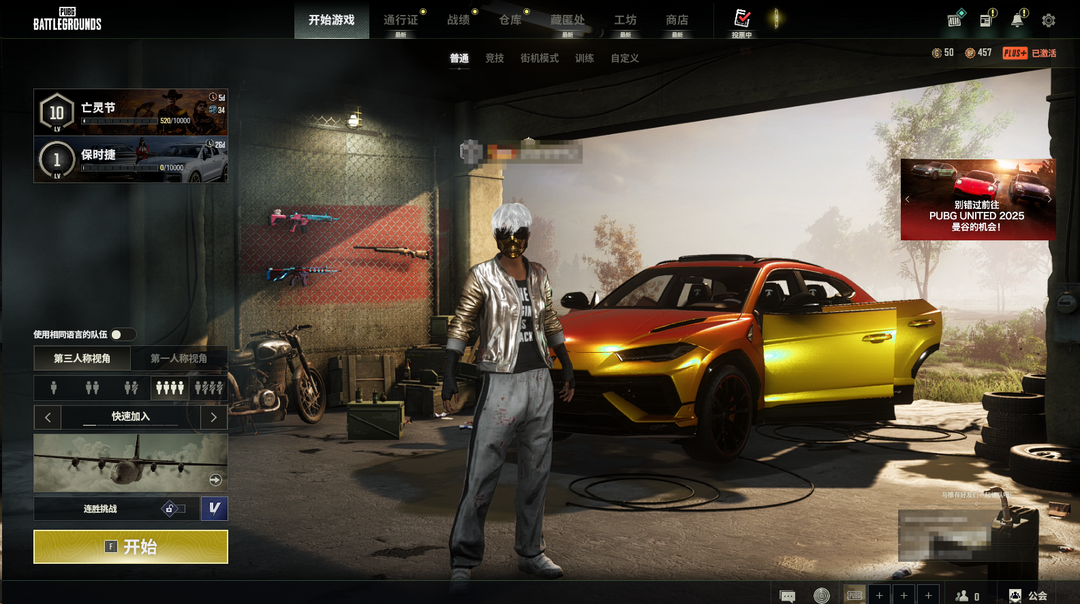The width and height of the screenshot is (1080, 604).
Task: Click the right arrow beside 快速加入
Action: [x=214, y=416]
